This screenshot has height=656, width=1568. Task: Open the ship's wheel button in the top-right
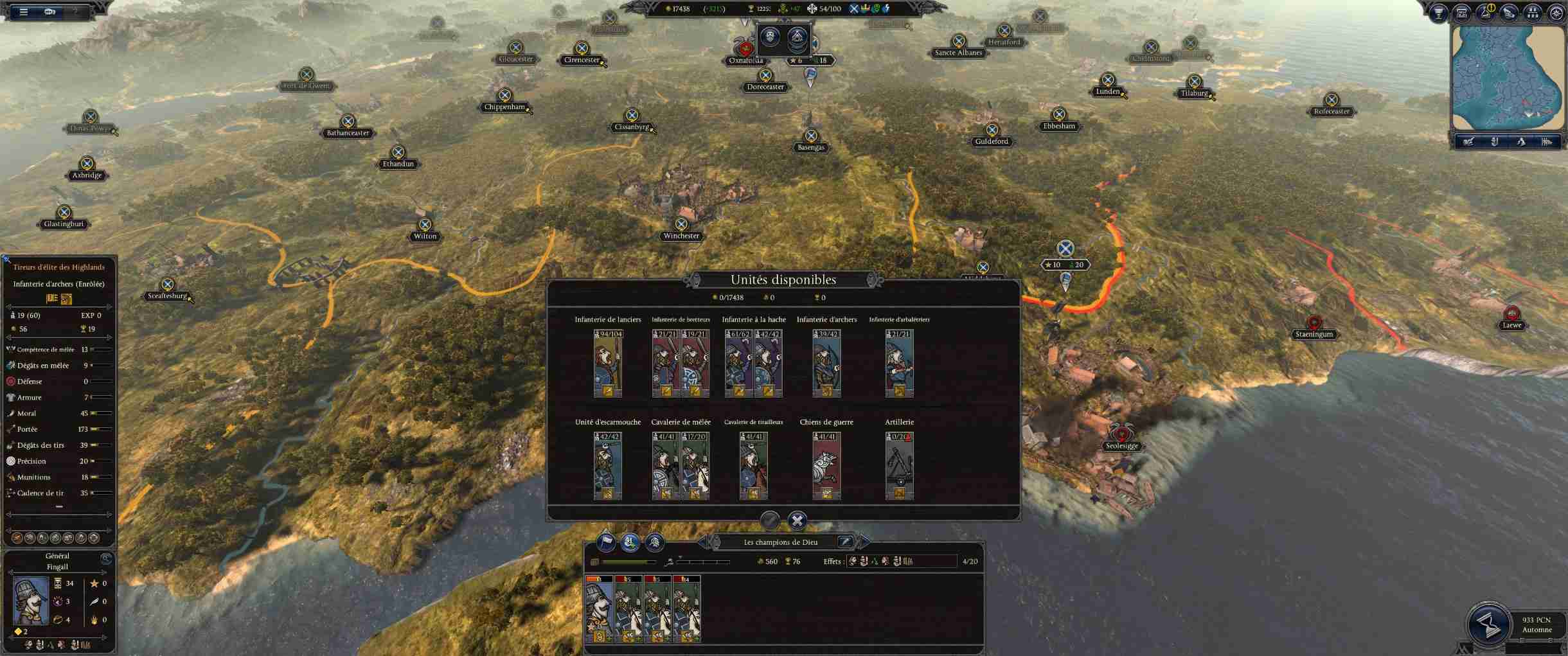tap(1556, 13)
